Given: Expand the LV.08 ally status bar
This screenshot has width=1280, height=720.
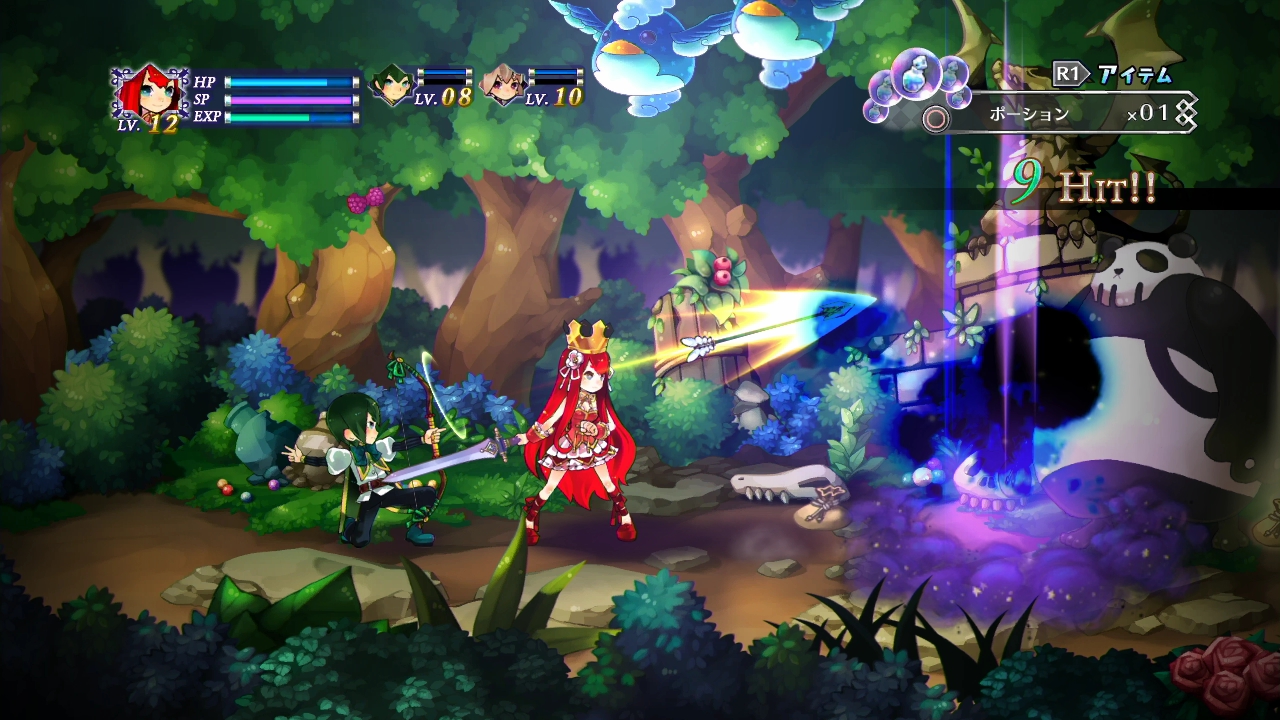Looking at the screenshot, I should point(443,76).
